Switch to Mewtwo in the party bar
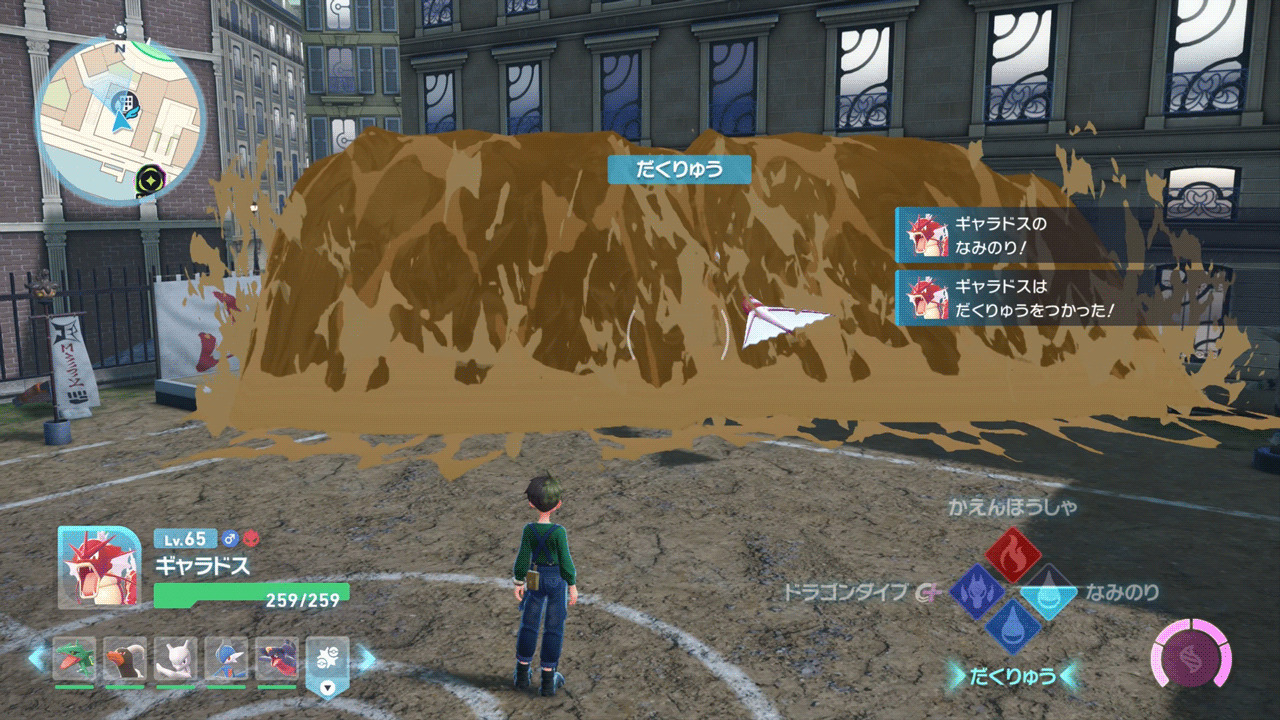 (x=176, y=660)
